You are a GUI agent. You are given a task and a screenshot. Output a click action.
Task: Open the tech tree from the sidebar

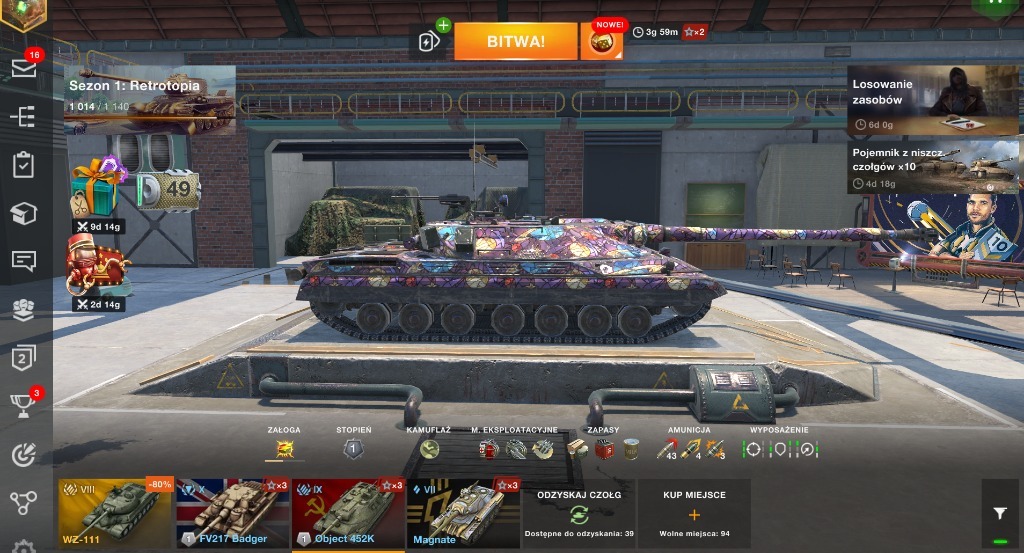[23, 502]
